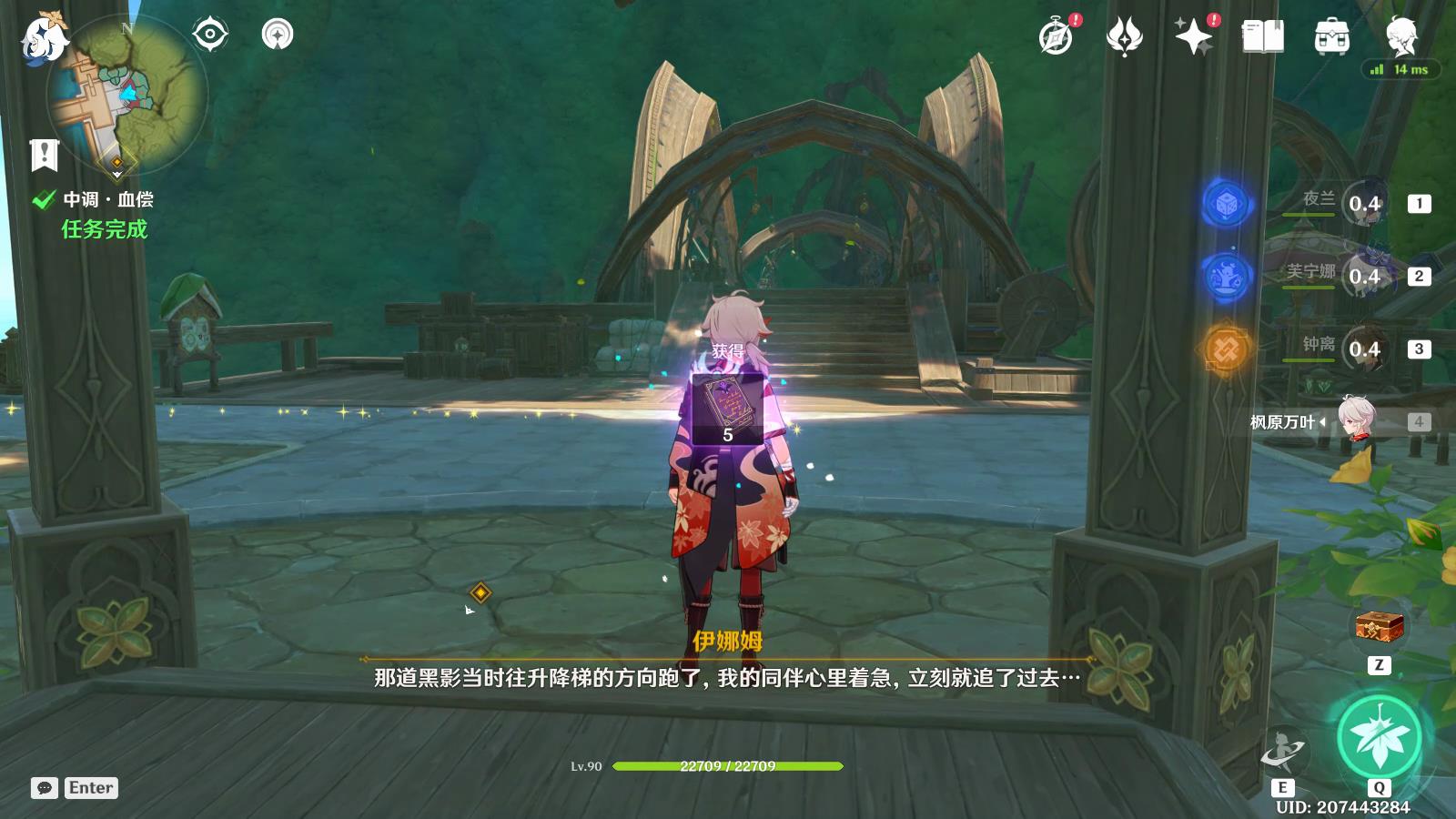This screenshot has width=1456, height=819.
Task: Open the battle pass winged icon
Action: point(1124,37)
